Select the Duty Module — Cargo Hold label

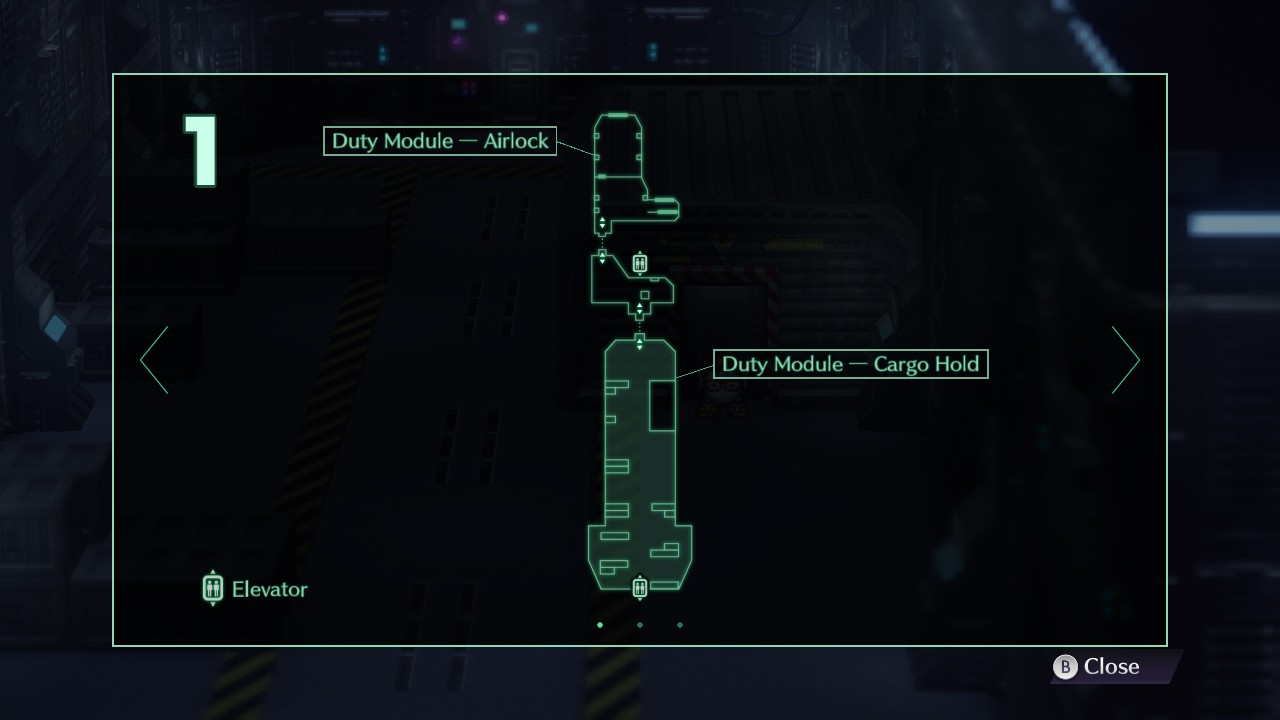(x=851, y=364)
